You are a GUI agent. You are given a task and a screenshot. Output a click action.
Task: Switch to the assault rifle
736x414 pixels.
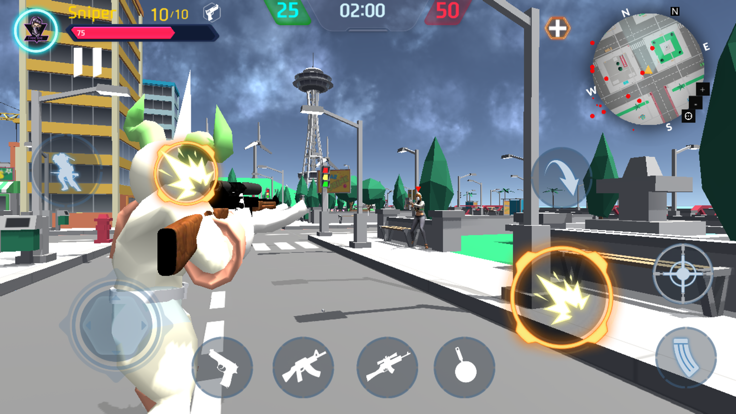[302, 367]
